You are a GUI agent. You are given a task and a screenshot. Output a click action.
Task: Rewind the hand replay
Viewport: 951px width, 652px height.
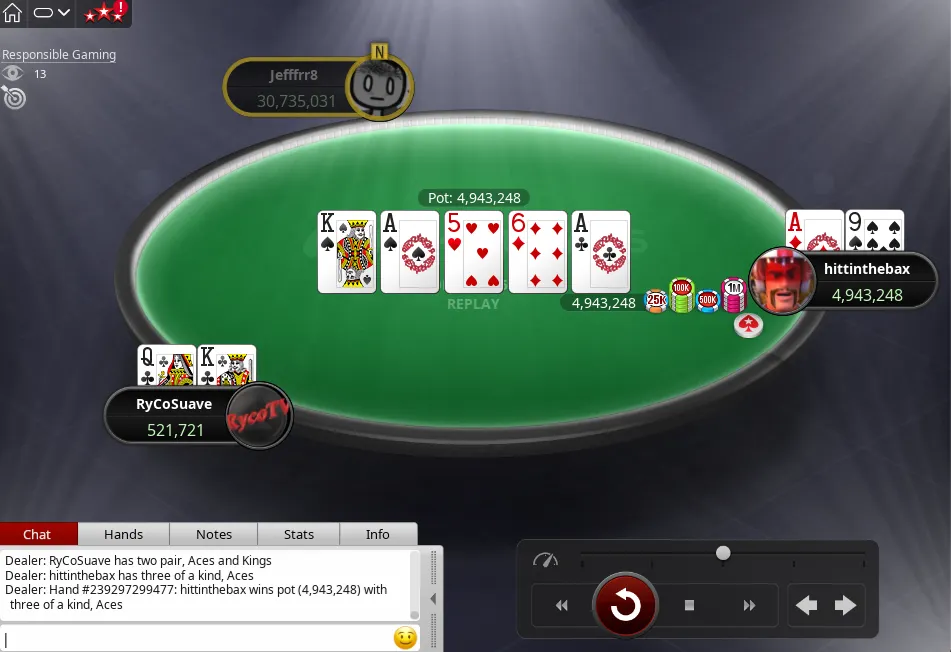point(561,605)
